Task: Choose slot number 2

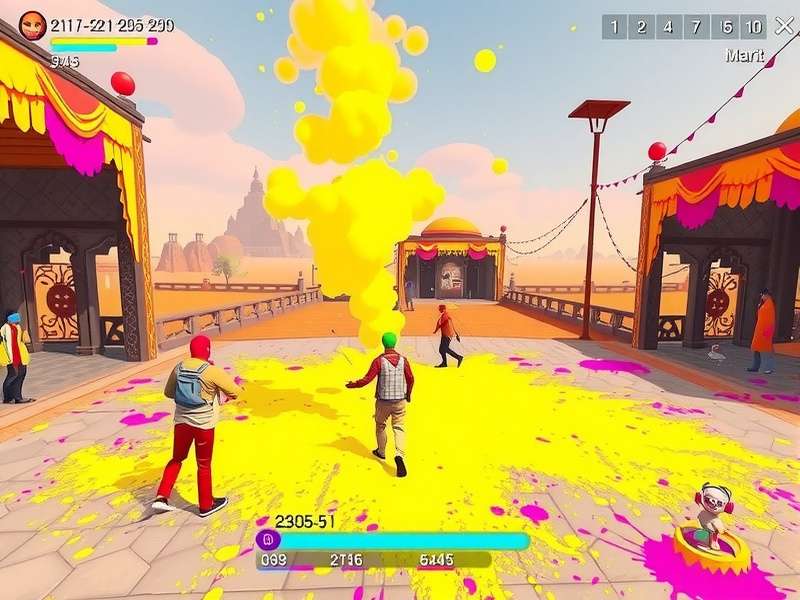Action: pyautogui.click(x=641, y=27)
